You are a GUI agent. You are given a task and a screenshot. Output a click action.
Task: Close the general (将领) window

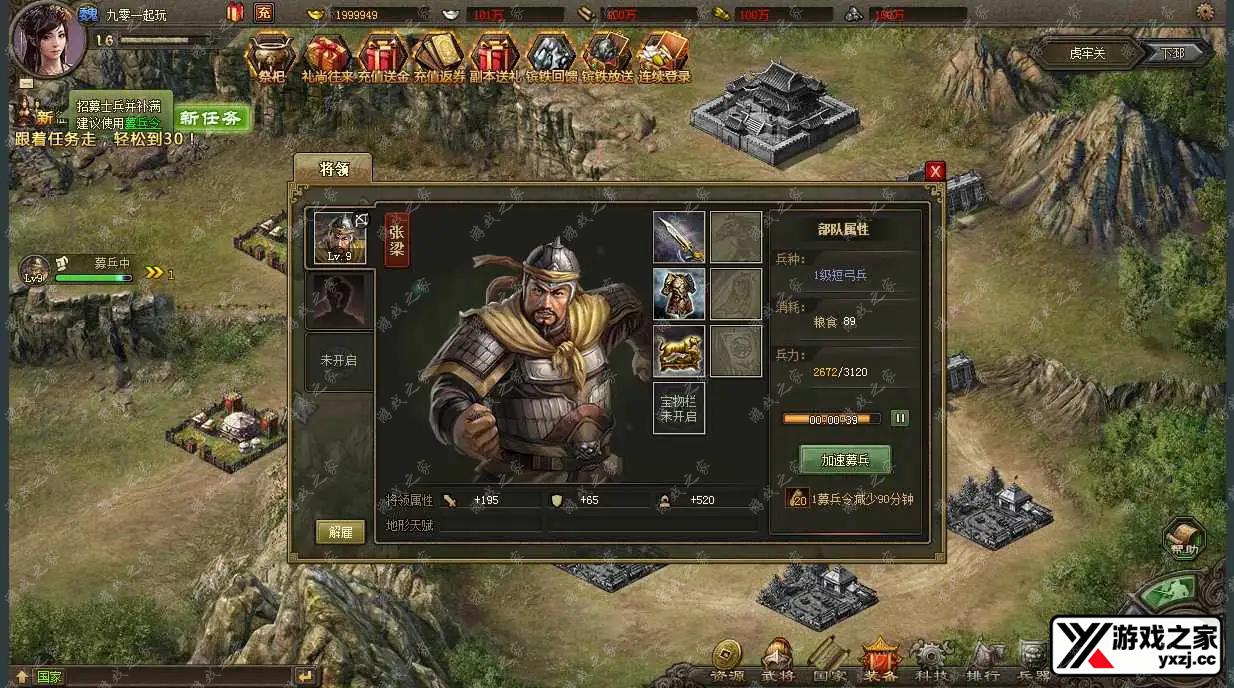point(935,171)
